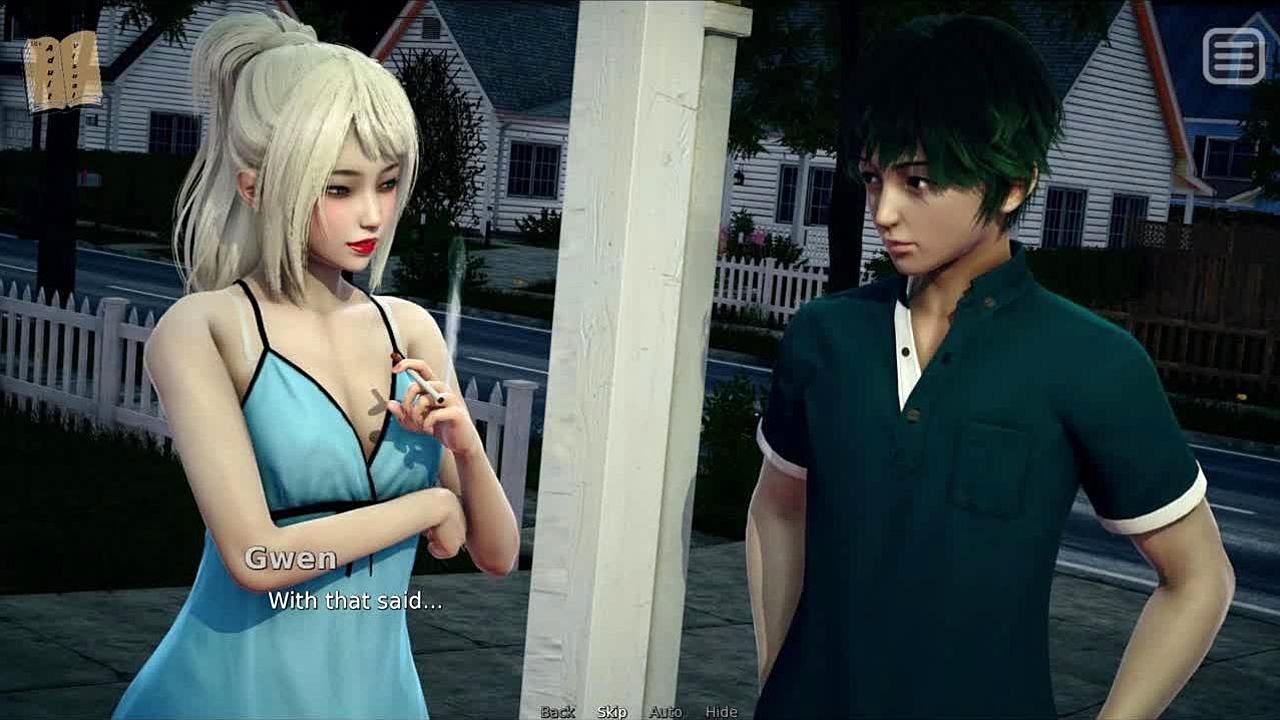Activate the Skip dialogue button
The width and height of the screenshot is (1280, 720).
[x=612, y=712]
